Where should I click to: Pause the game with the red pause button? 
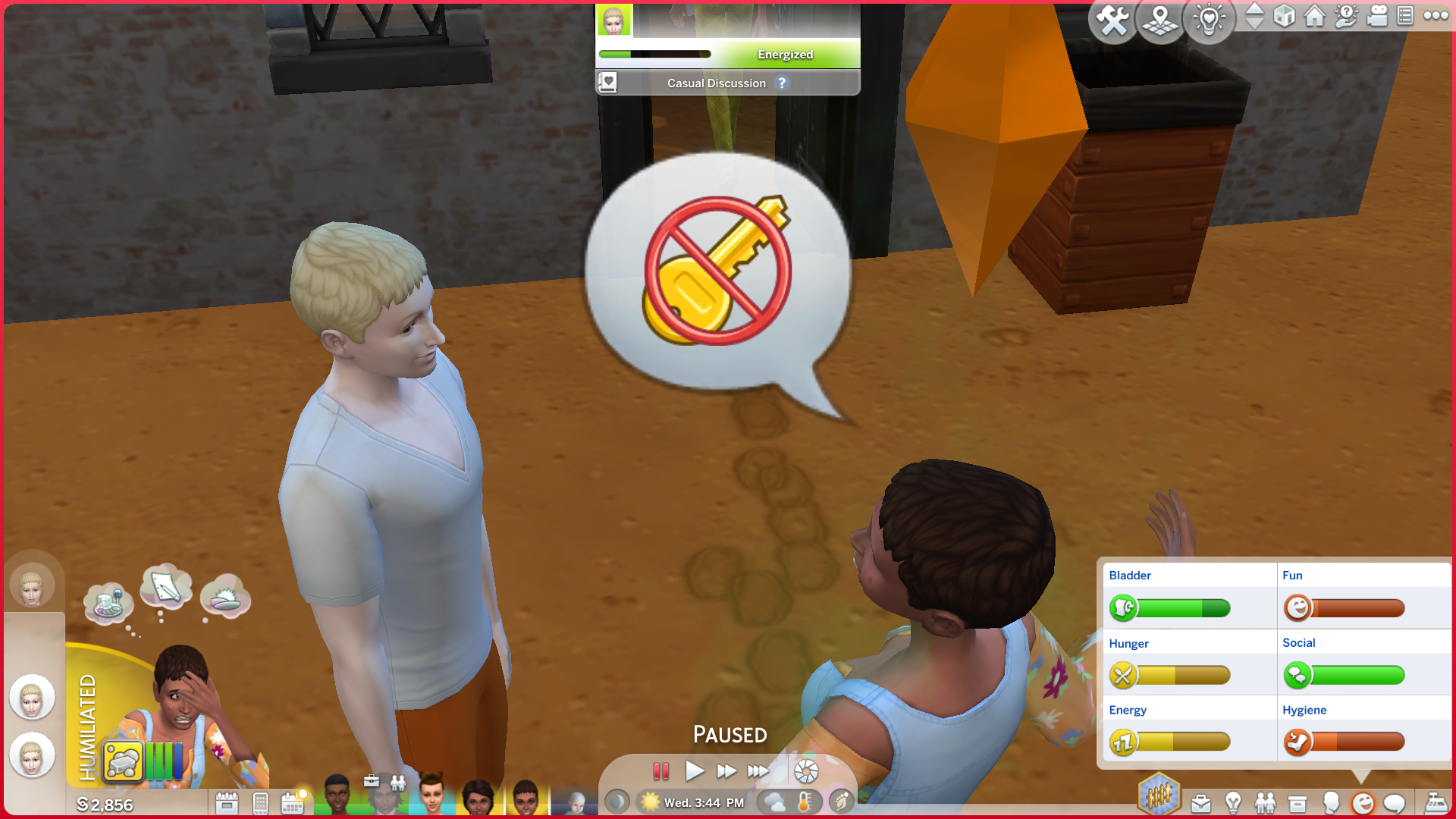point(661,771)
